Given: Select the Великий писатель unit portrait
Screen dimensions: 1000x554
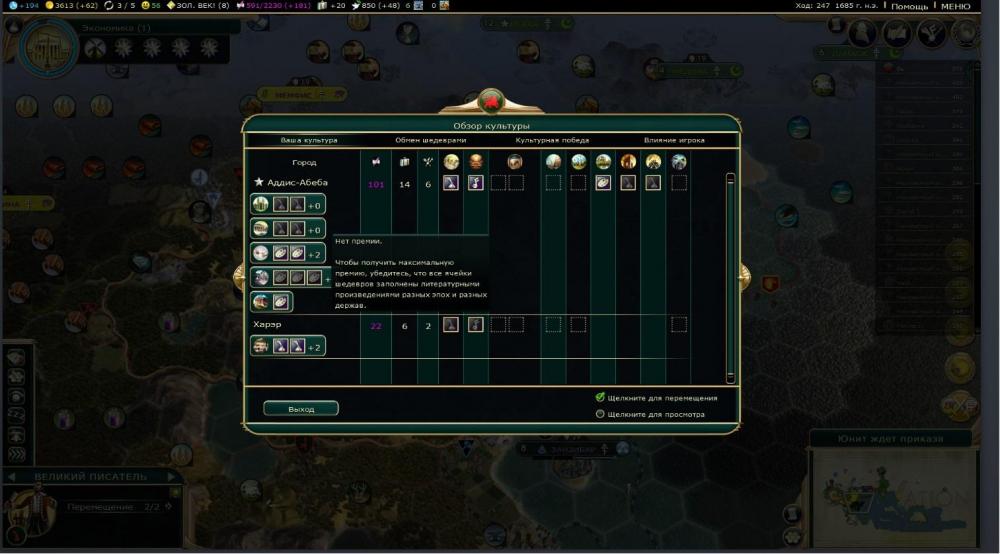Looking at the screenshot, I should click(x=27, y=510).
